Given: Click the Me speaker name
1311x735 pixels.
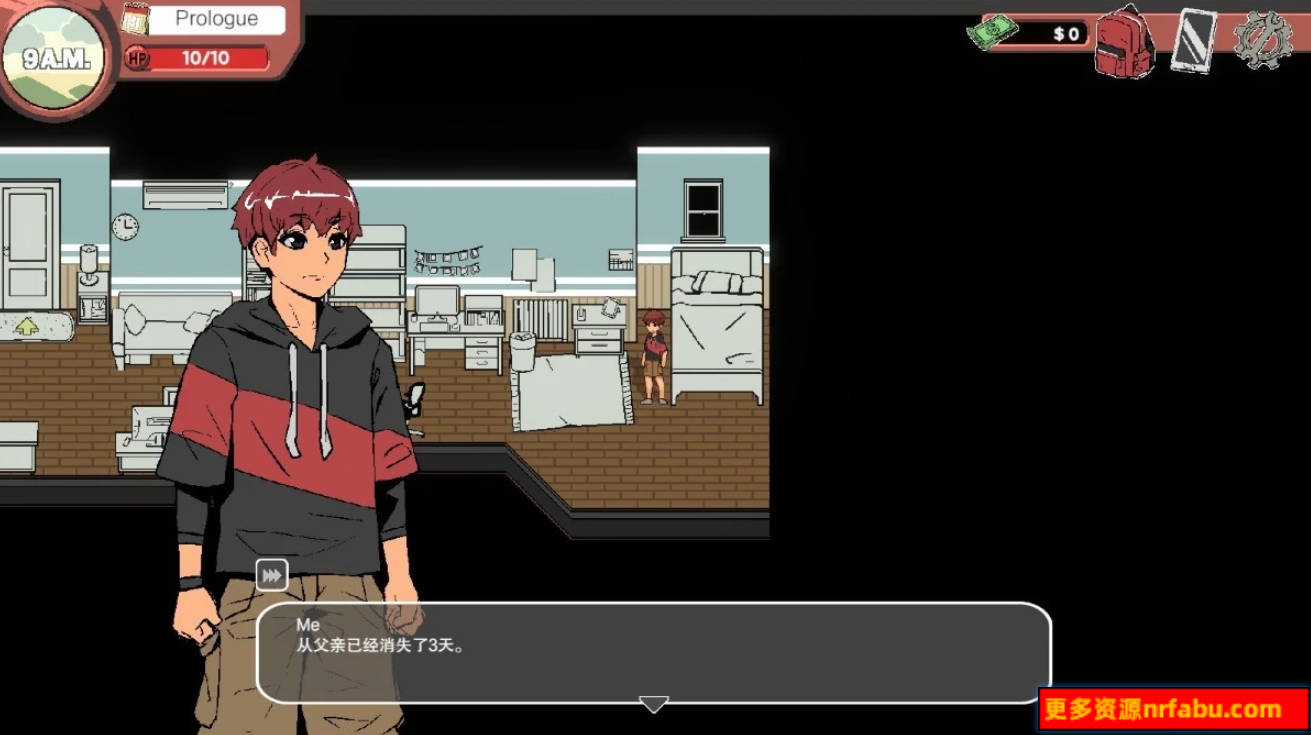Looking at the screenshot, I should (310, 622).
